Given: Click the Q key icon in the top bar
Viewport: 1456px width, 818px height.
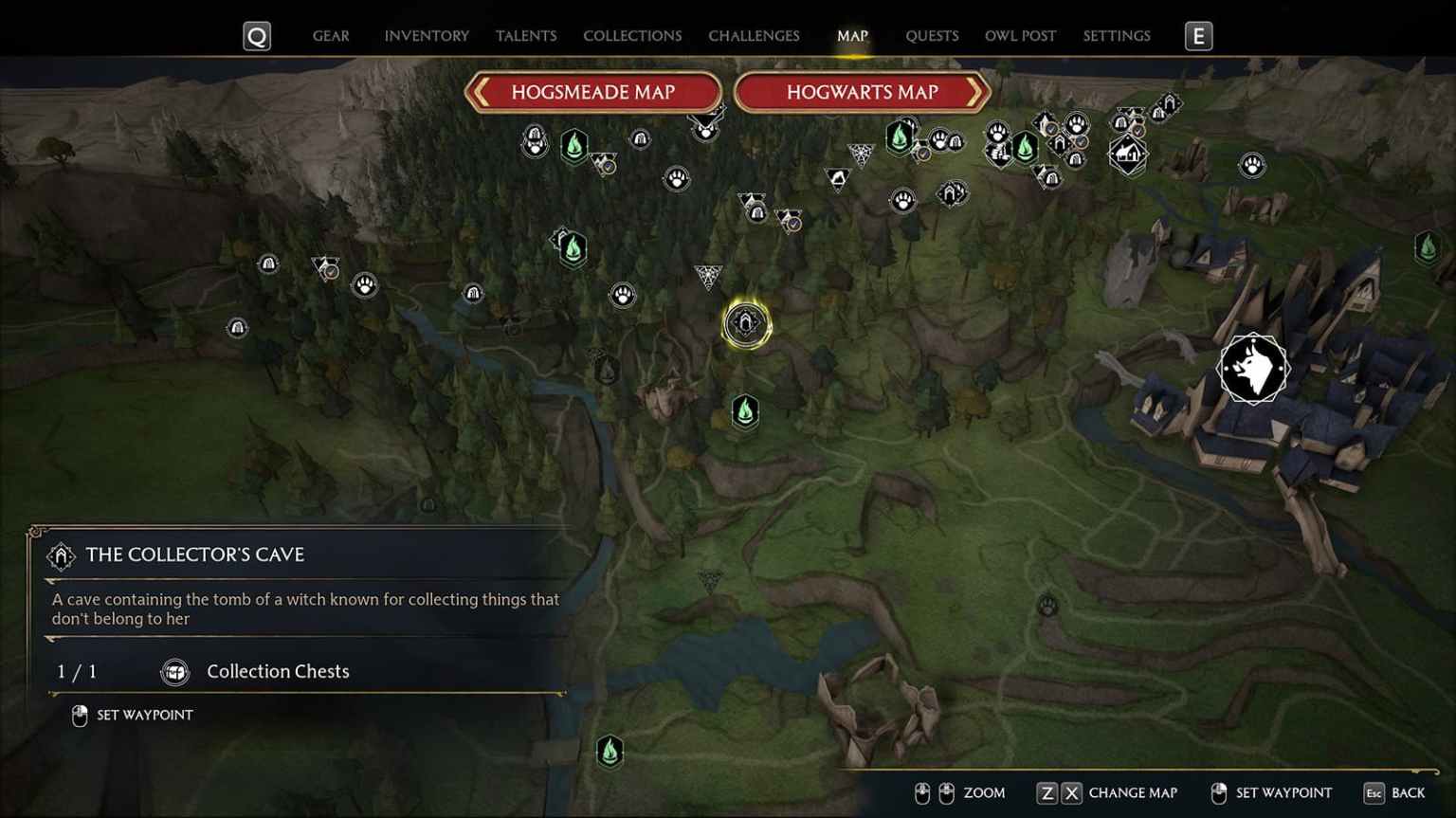Looking at the screenshot, I should click(256, 35).
